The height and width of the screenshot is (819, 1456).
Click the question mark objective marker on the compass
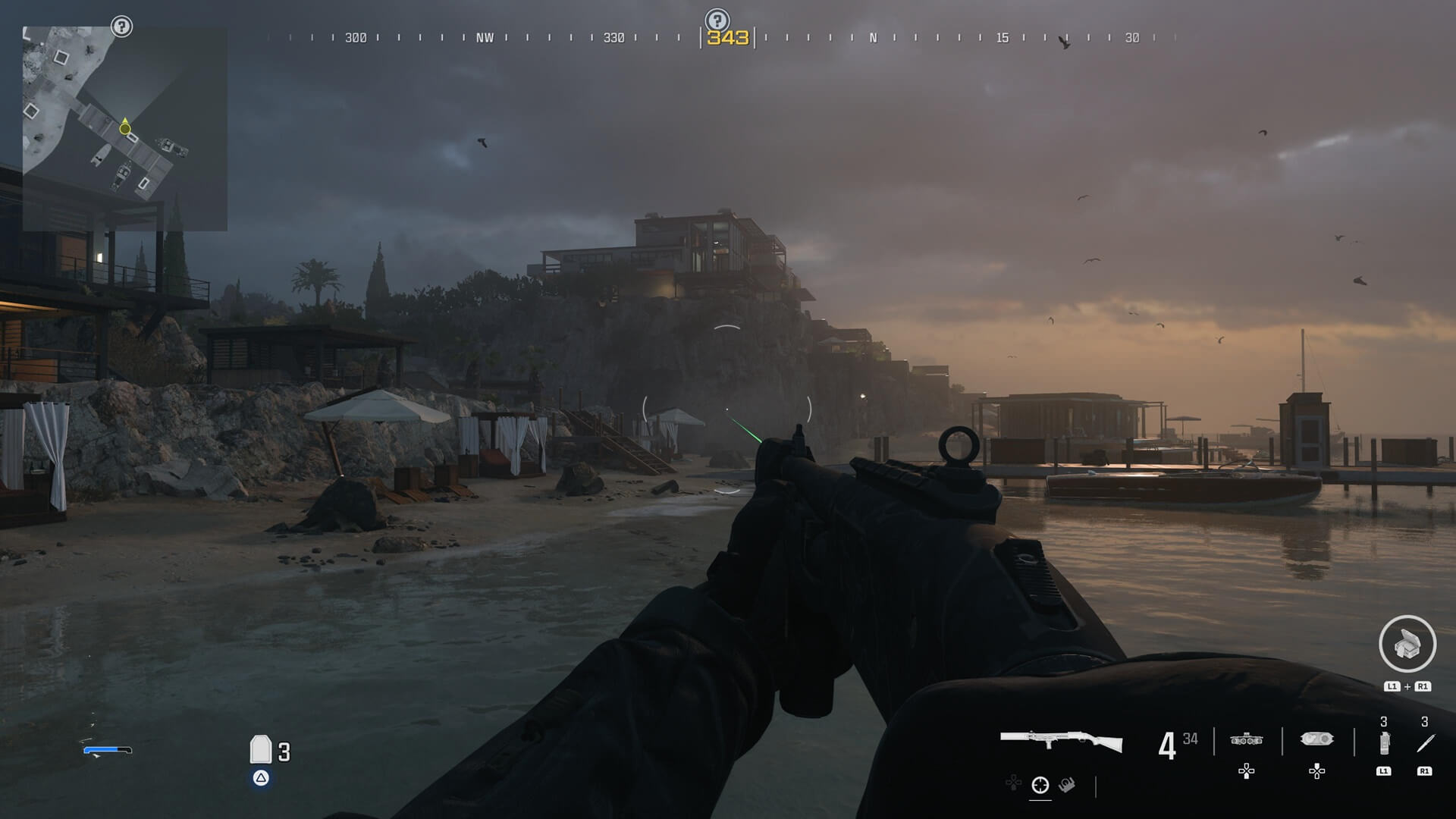(x=717, y=20)
